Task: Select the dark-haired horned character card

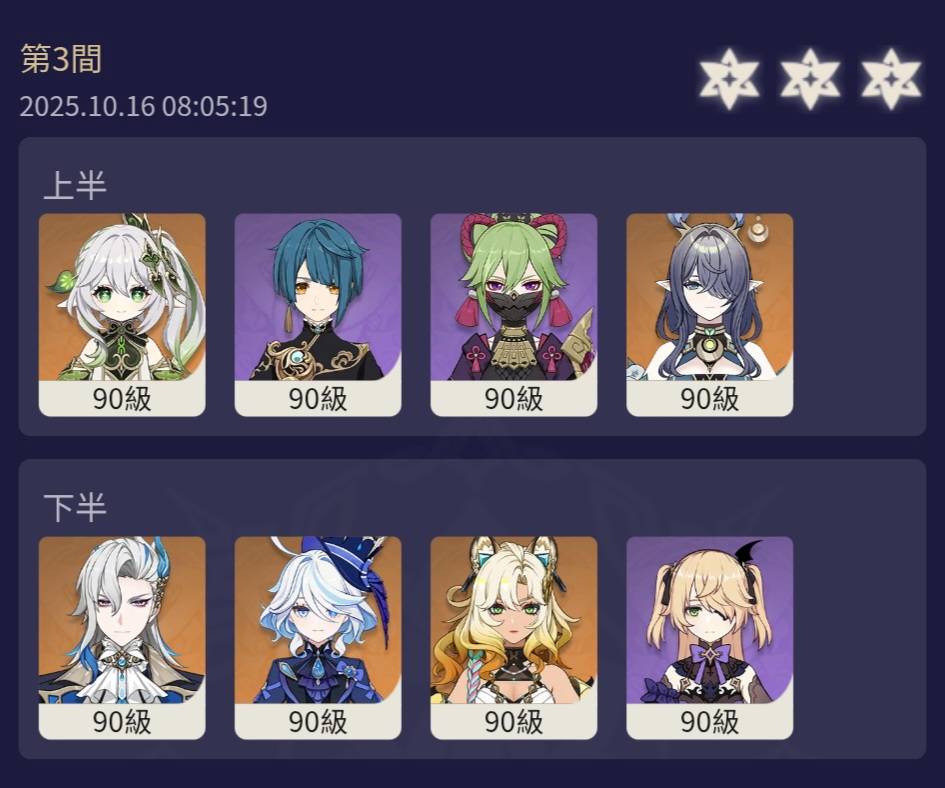Action: (710, 300)
